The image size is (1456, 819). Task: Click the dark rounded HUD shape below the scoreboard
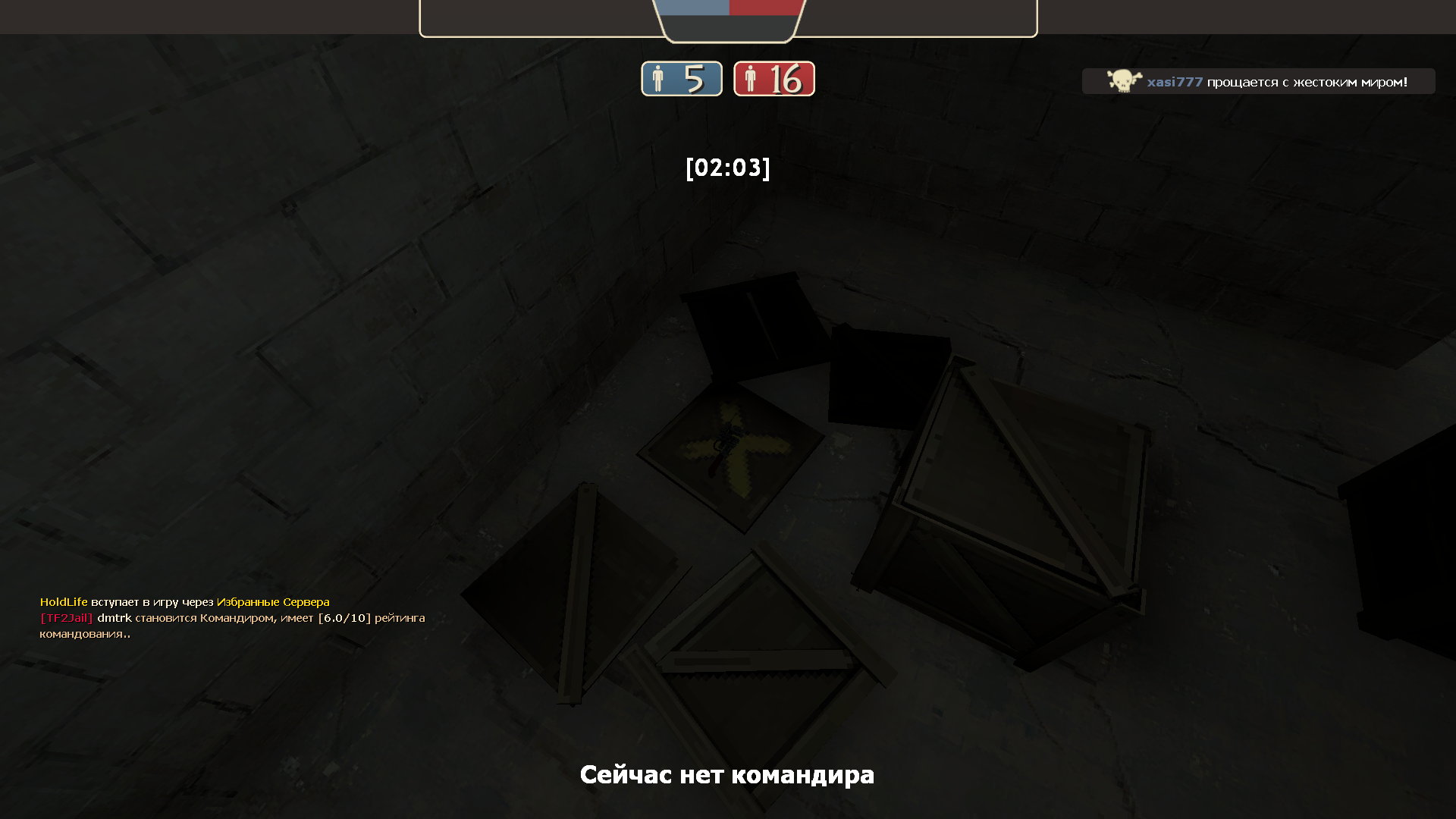pyautogui.click(x=728, y=27)
